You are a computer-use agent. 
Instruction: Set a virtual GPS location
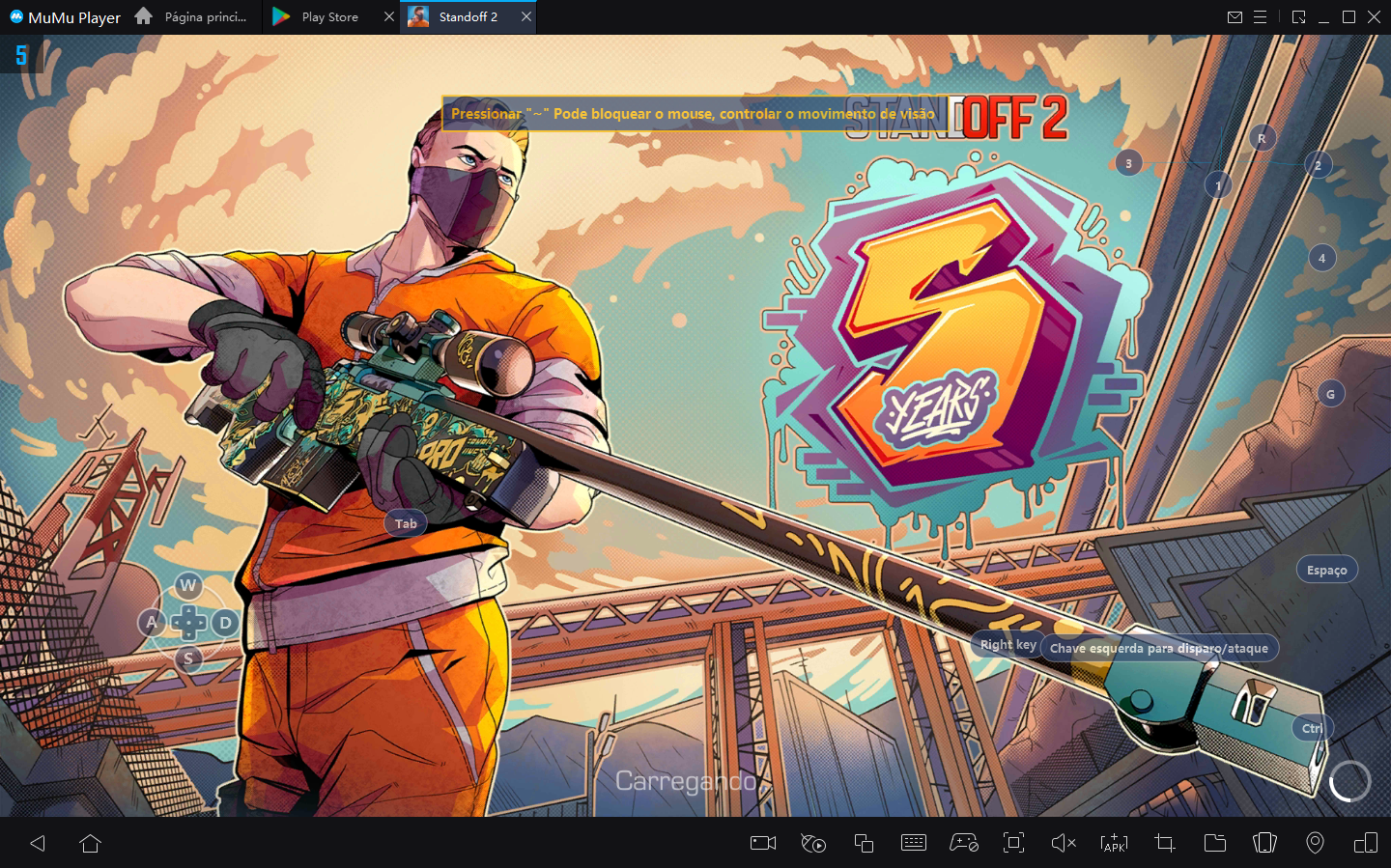point(1315,843)
